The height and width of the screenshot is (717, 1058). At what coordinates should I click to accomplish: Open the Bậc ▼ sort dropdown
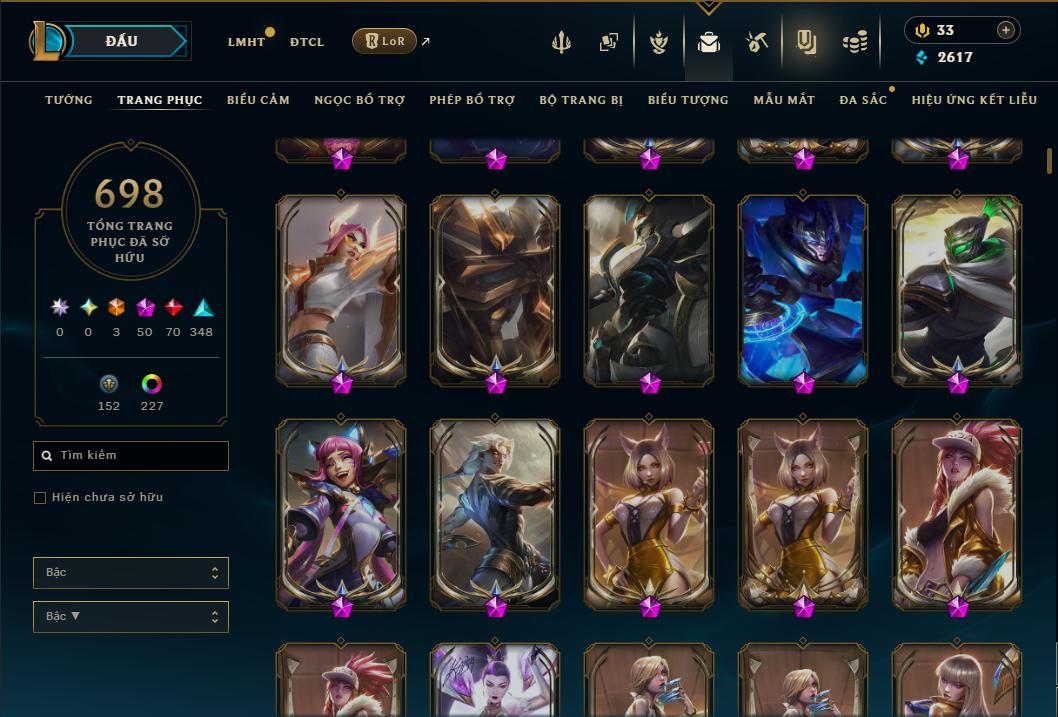point(131,617)
